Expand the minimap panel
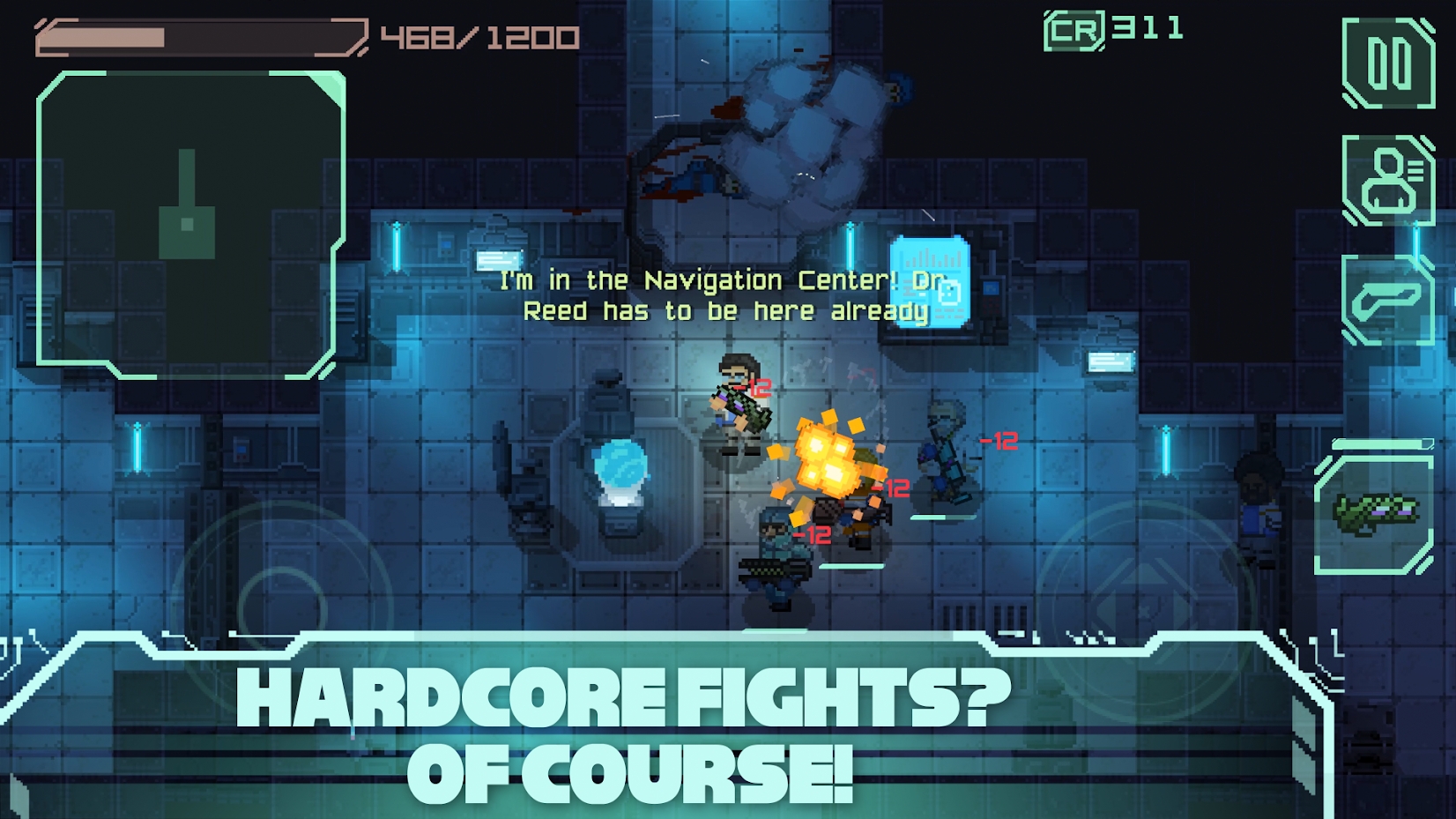Screen dimensions: 1456x819 pyautogui.click(x=189, y=225)
